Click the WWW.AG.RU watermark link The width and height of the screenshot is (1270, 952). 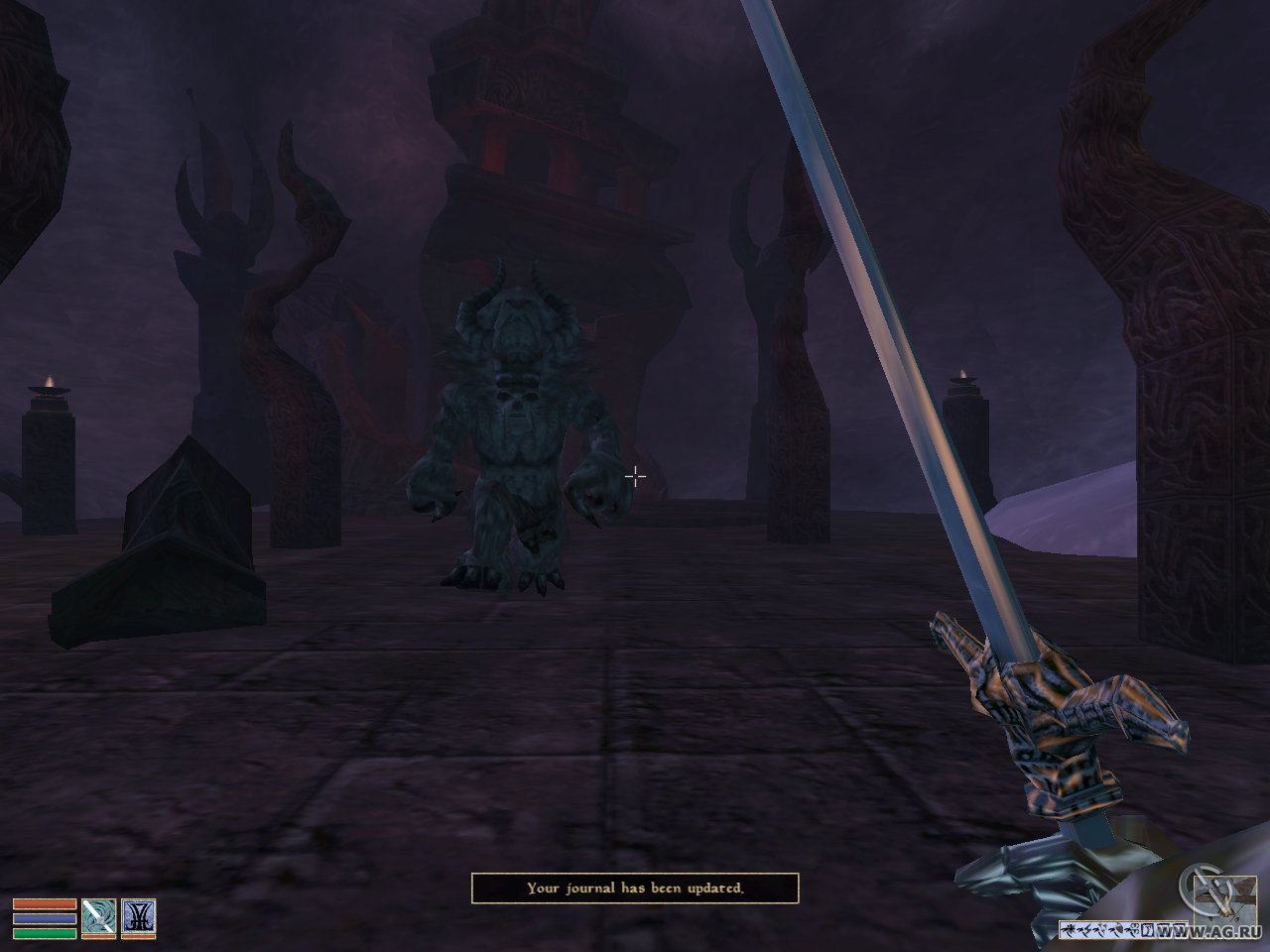point(1206,931)
